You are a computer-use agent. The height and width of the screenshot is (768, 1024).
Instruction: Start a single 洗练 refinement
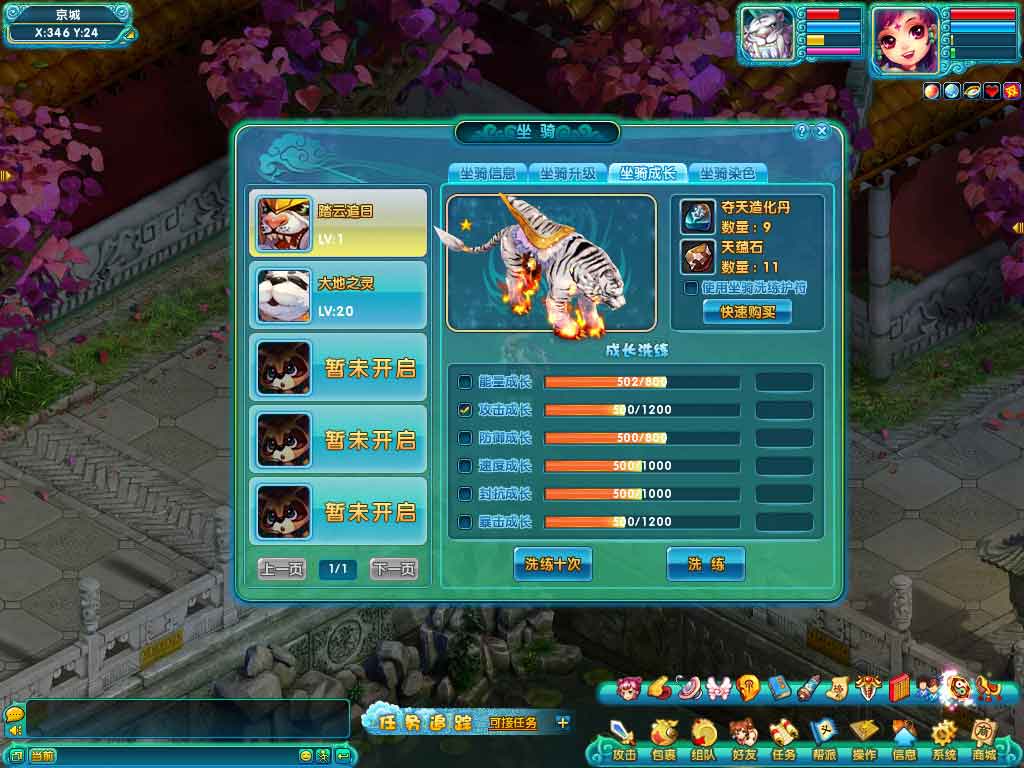pos(706,564)
